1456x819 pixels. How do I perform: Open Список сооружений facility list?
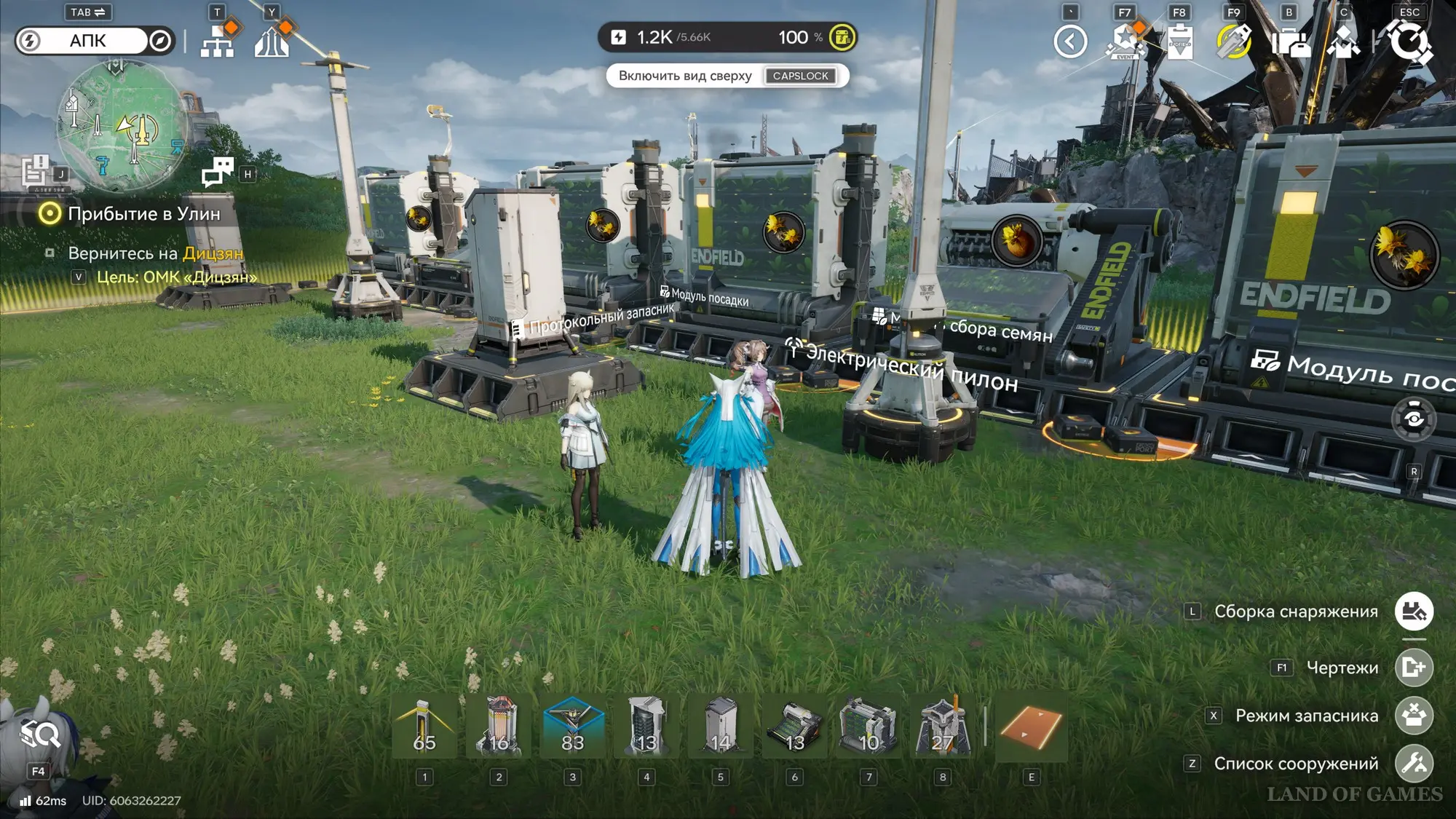(x=1414, y=764)
